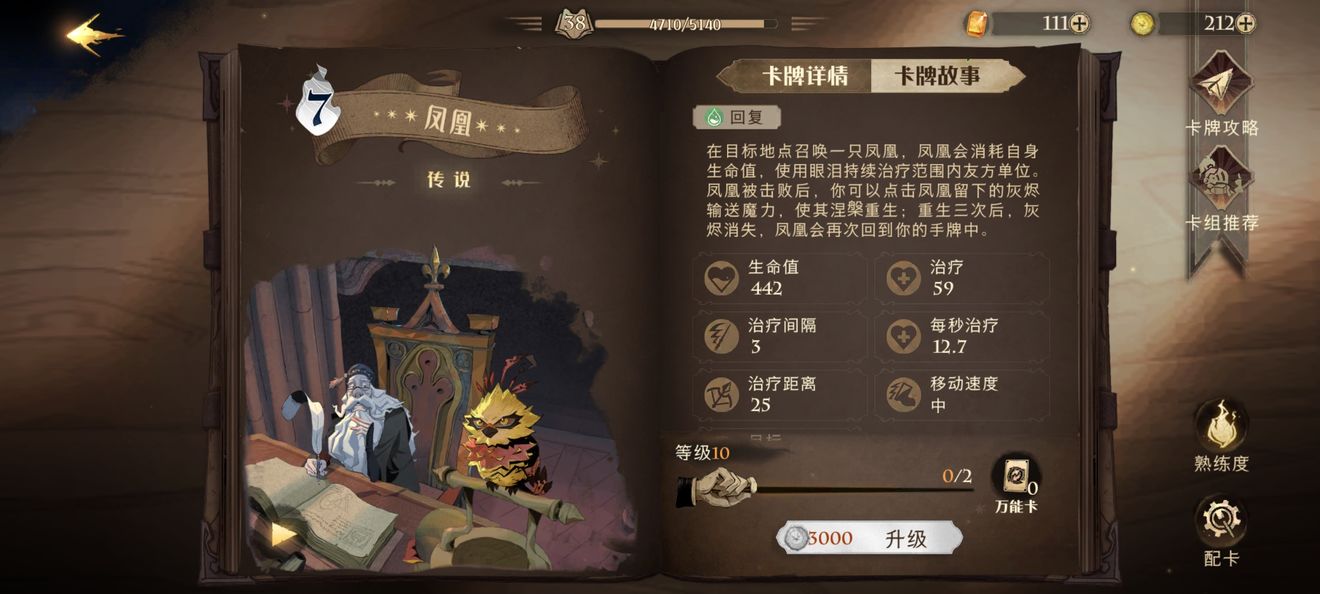The height and width of the screenshot is (594, 1320).
Task: Go back with the golden arrow
Action: tap(95, 34)
